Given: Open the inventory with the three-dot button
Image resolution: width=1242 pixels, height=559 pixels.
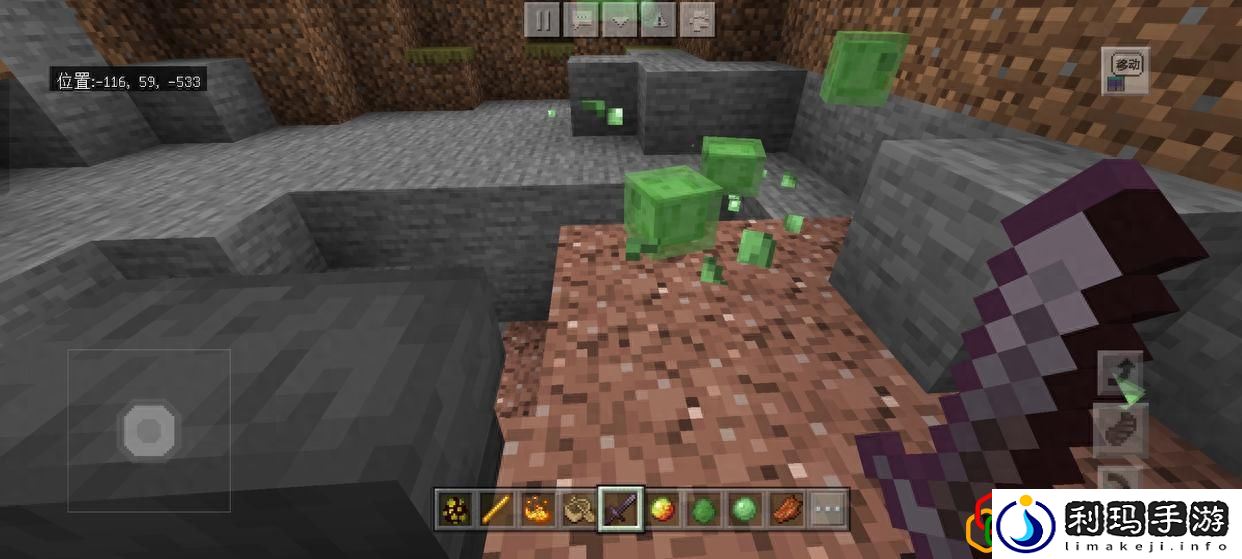Looking at the screenshot, I should 828,509.
